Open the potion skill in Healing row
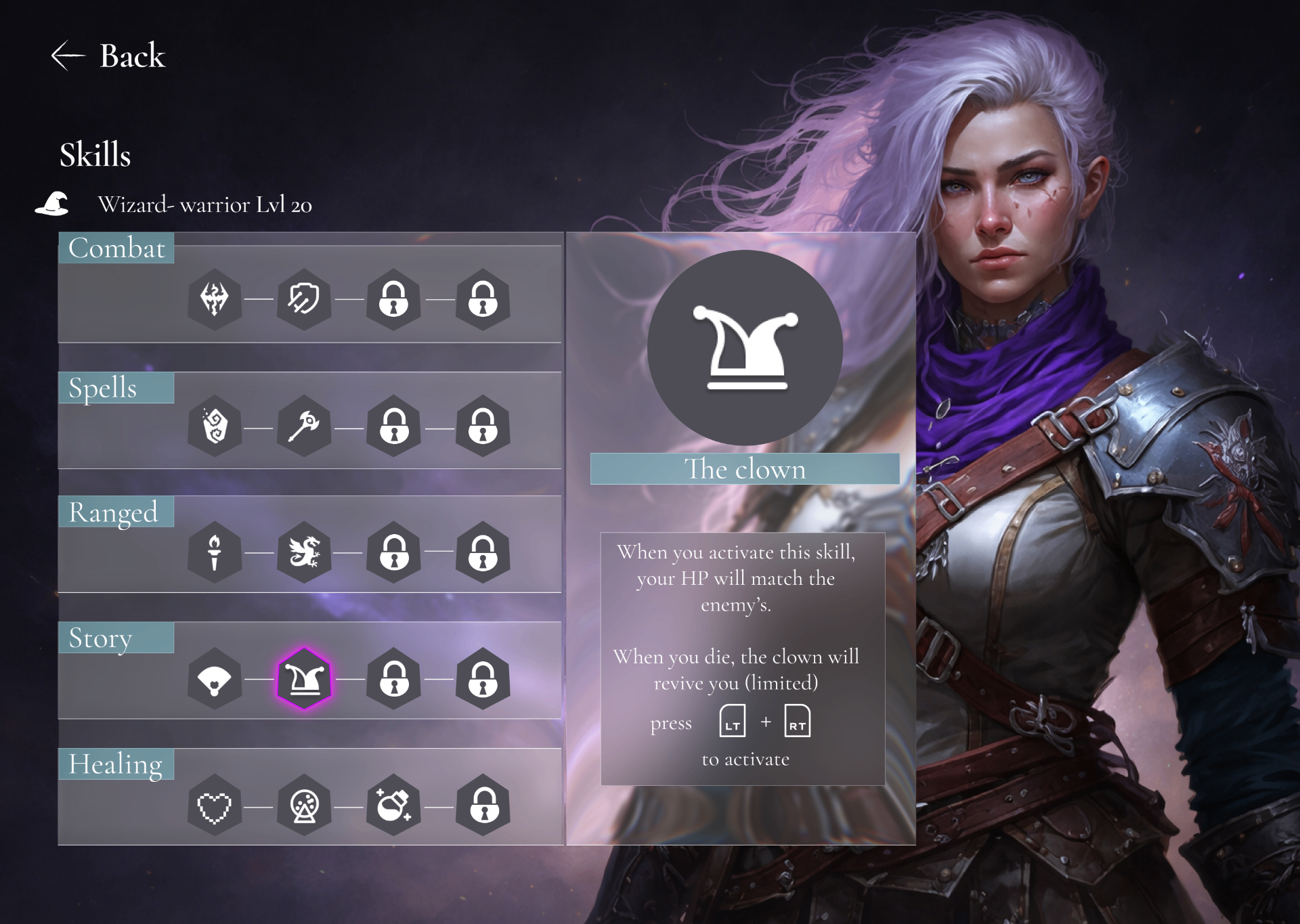 click(393, 806)
